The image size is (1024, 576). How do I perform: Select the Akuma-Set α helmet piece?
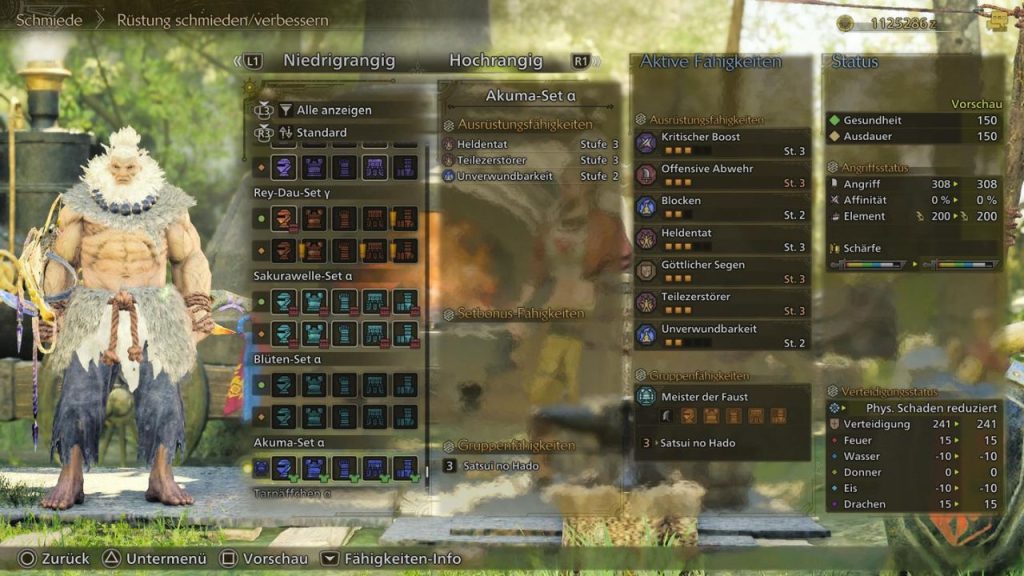pyautogui.click(x=284, y=467)
